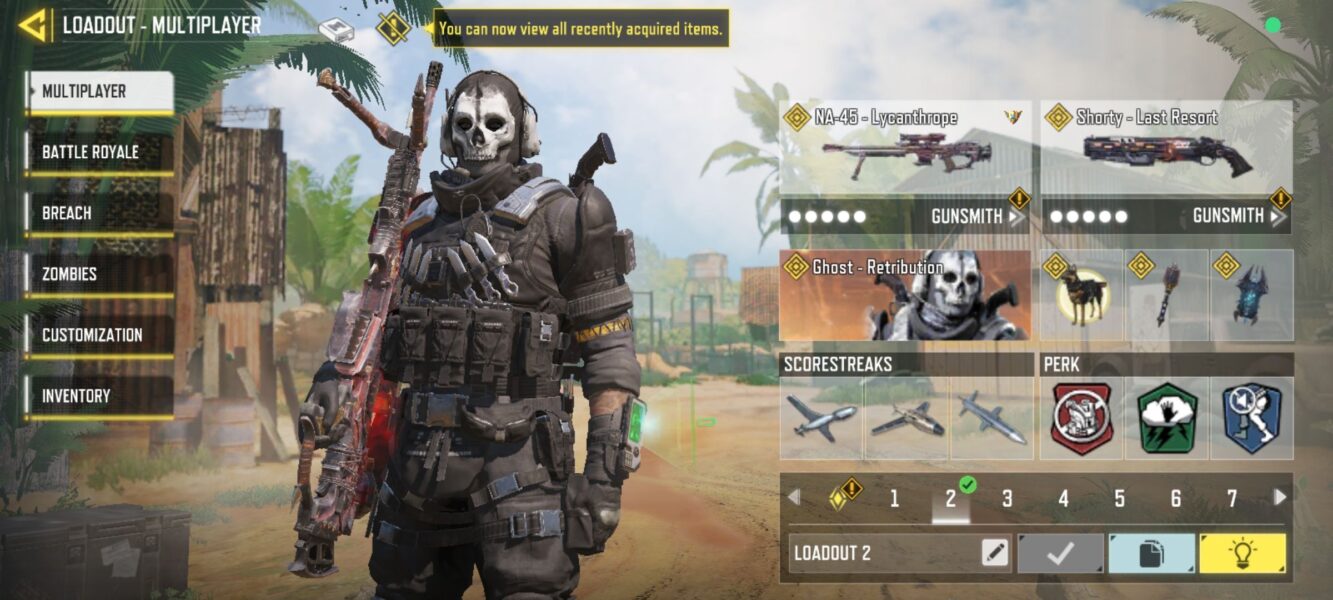Click the yellow lightbulb recommendation button
The width and height of the screenshot is (1333, 600).
(1242, 553)
